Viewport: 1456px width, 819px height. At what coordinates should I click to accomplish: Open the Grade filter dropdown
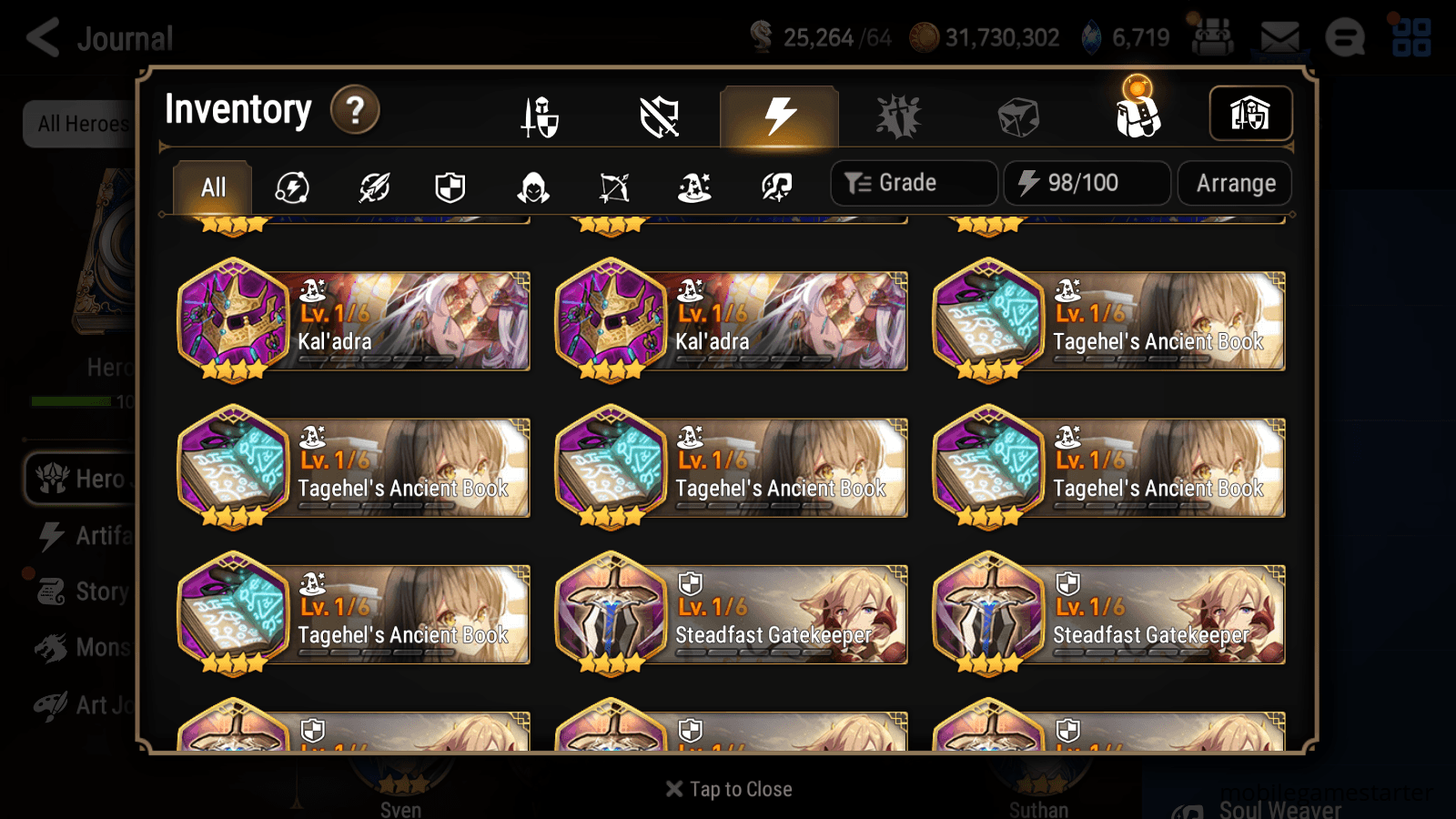point(913,183)
